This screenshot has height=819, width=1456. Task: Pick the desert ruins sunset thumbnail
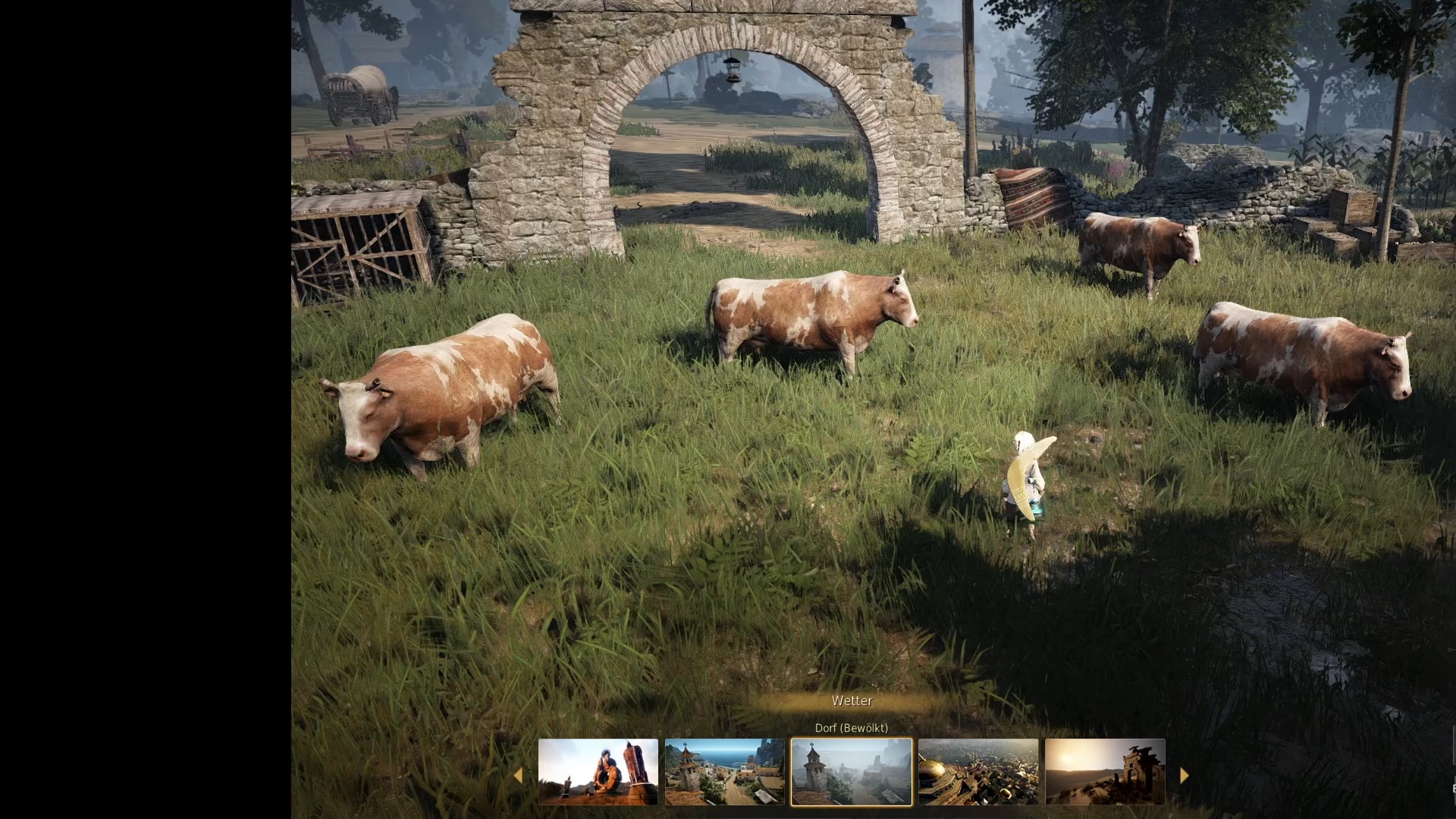[x=1104, y=772]
